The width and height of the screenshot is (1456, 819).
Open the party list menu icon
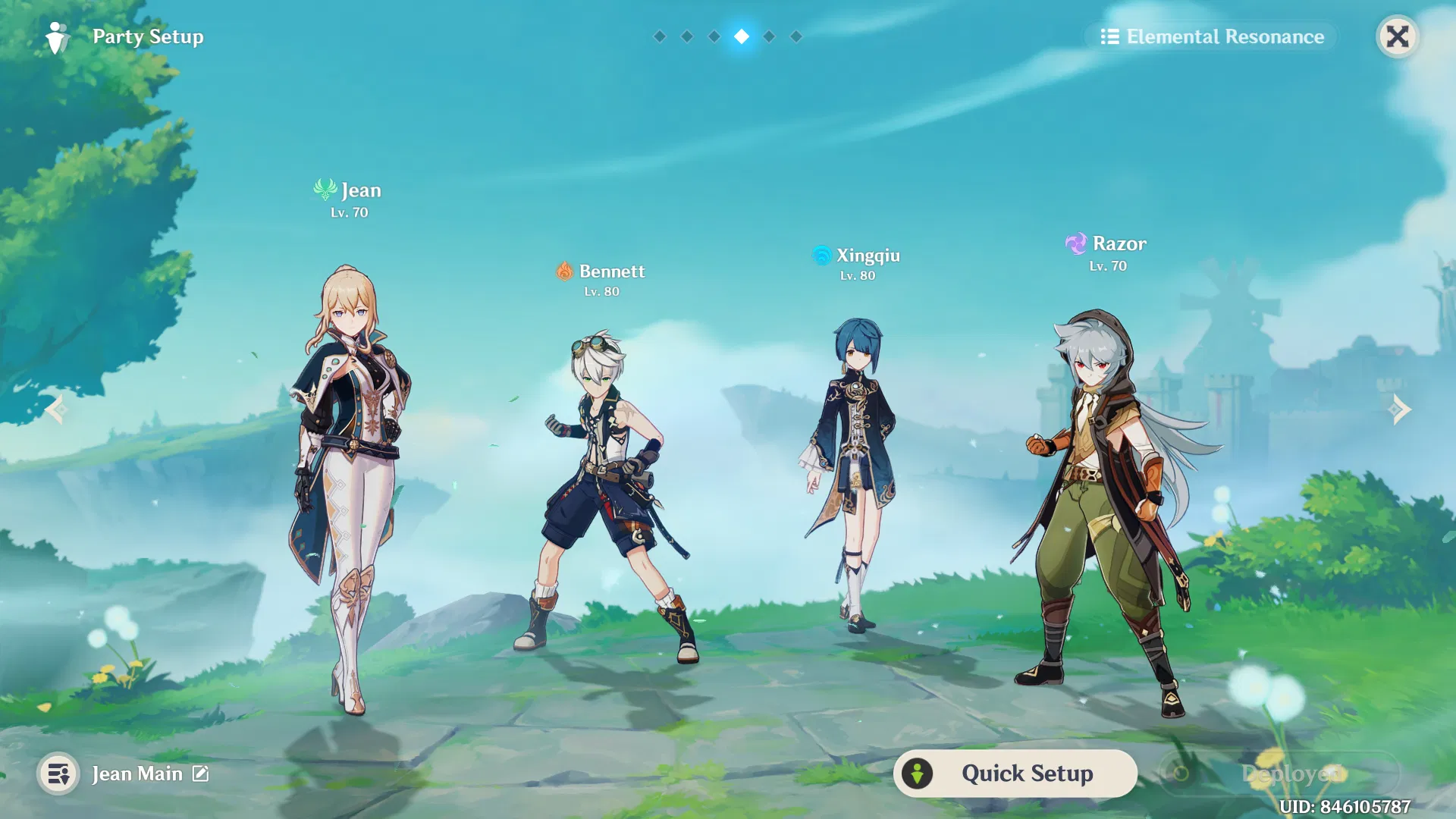58,773
